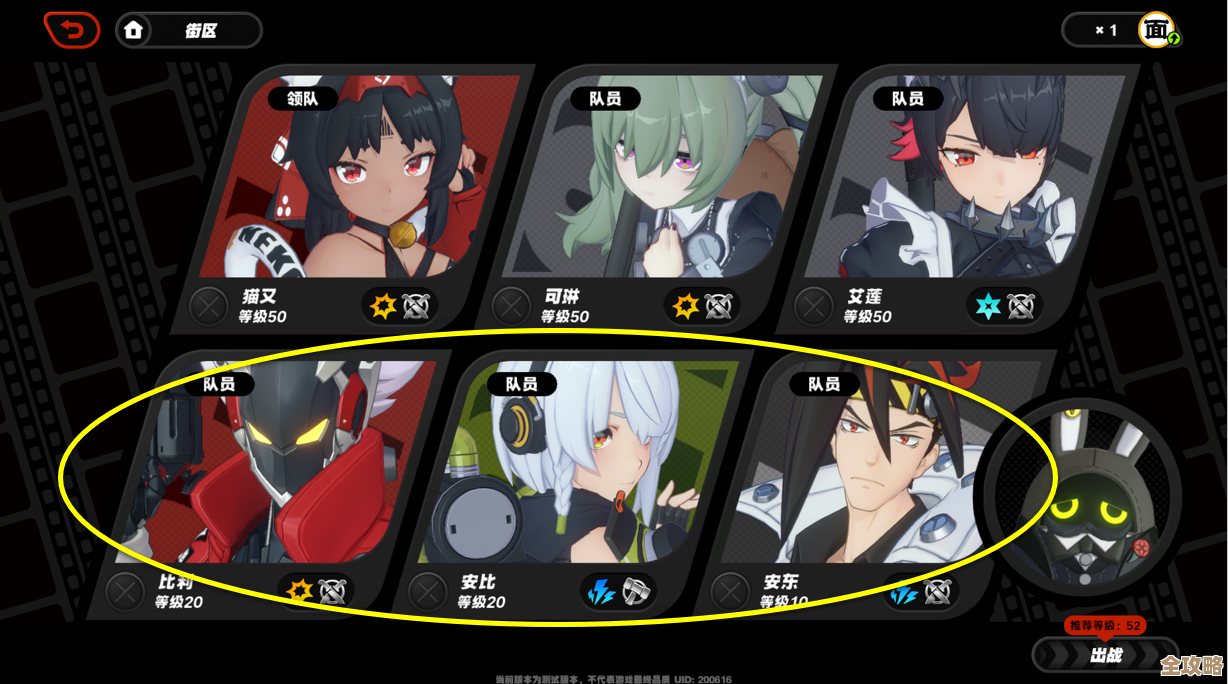1228x684 pixels.
Task: Remove 安比 with her circle X button
Action: click(x=427, y=592)
